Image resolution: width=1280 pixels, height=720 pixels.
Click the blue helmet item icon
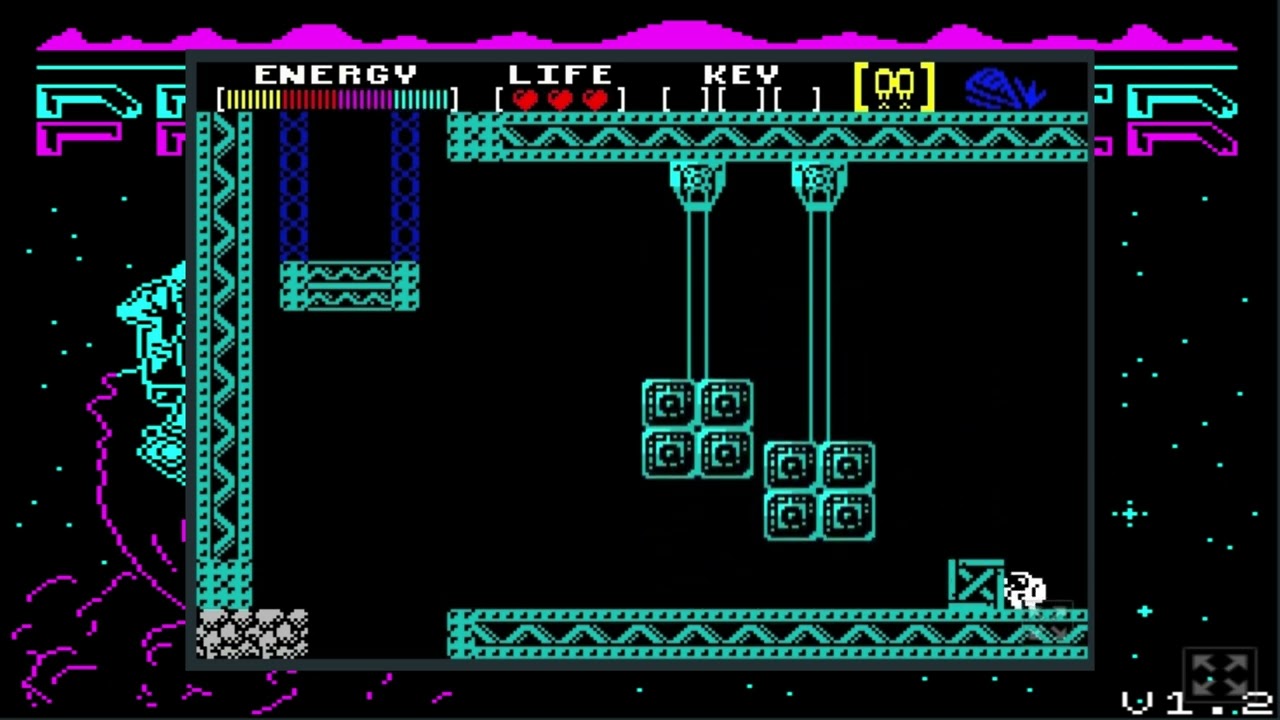(1003, 88)
